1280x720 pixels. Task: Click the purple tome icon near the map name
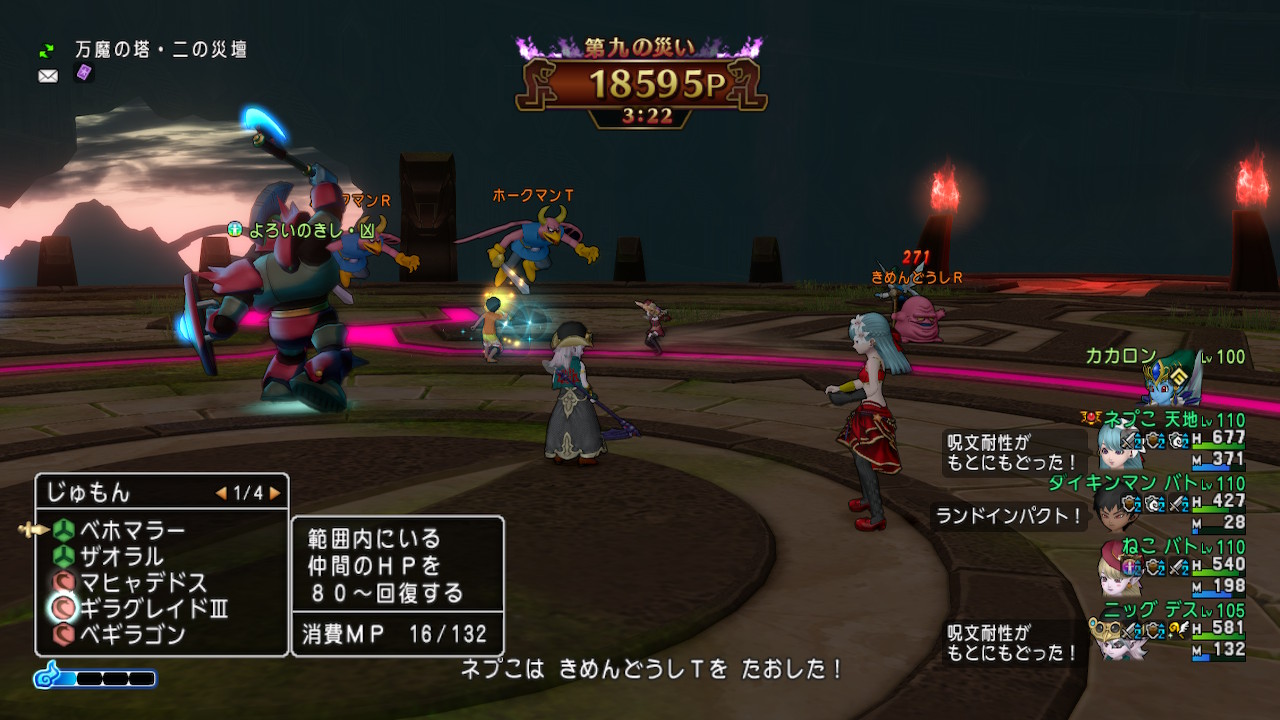click(83, 73)
